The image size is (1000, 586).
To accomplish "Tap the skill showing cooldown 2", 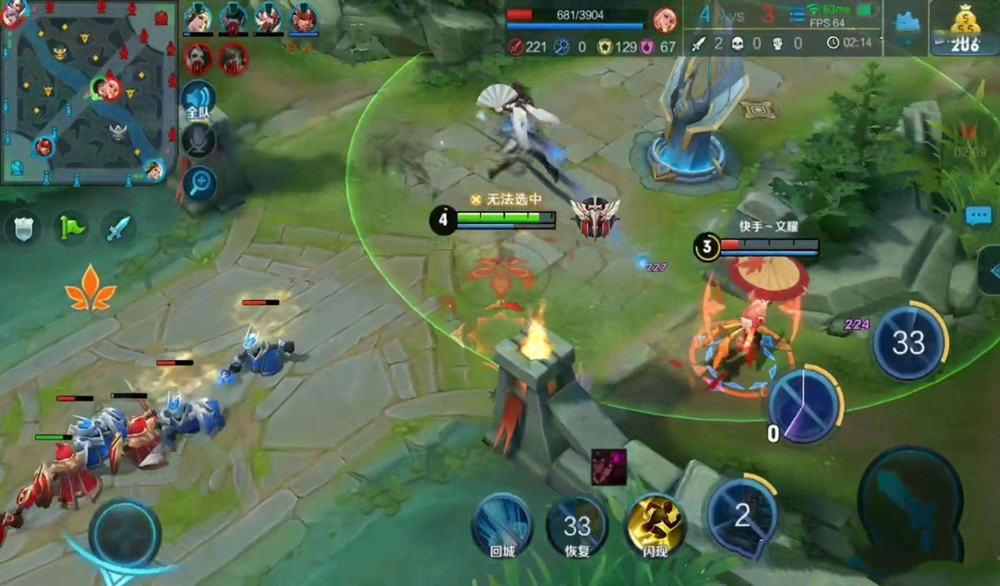I will click(741, 515).
